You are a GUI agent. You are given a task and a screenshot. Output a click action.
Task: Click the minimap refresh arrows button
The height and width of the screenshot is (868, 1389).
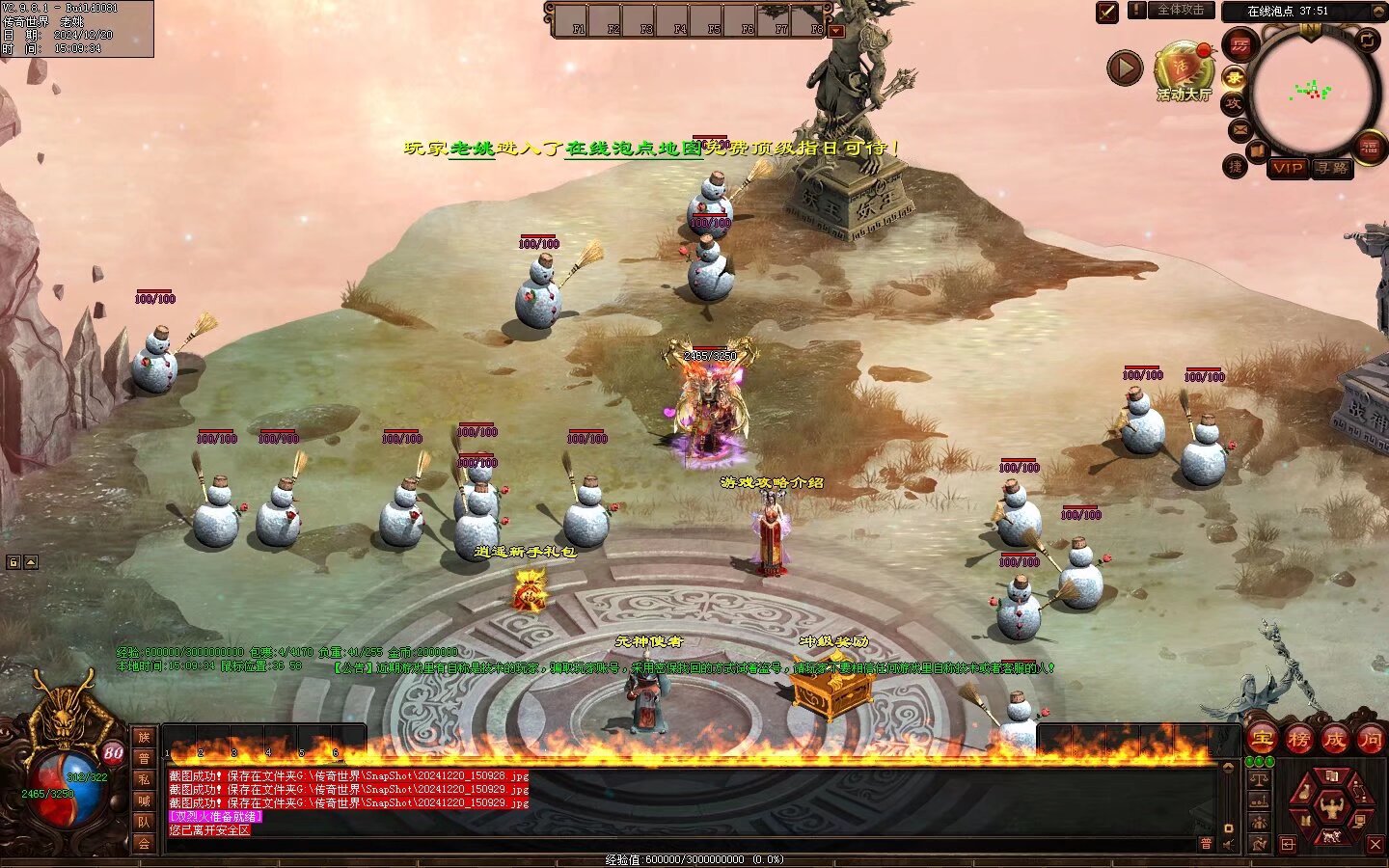tap(1368, 40)
